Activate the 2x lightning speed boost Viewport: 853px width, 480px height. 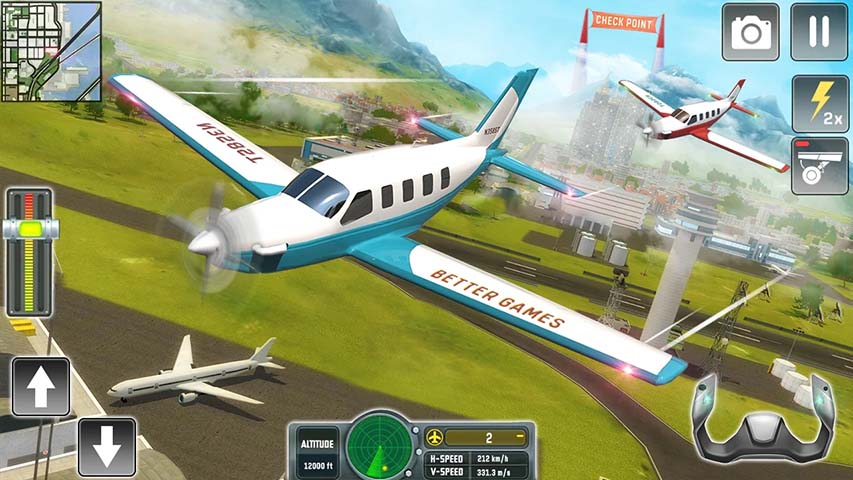(x=820, y=103)
